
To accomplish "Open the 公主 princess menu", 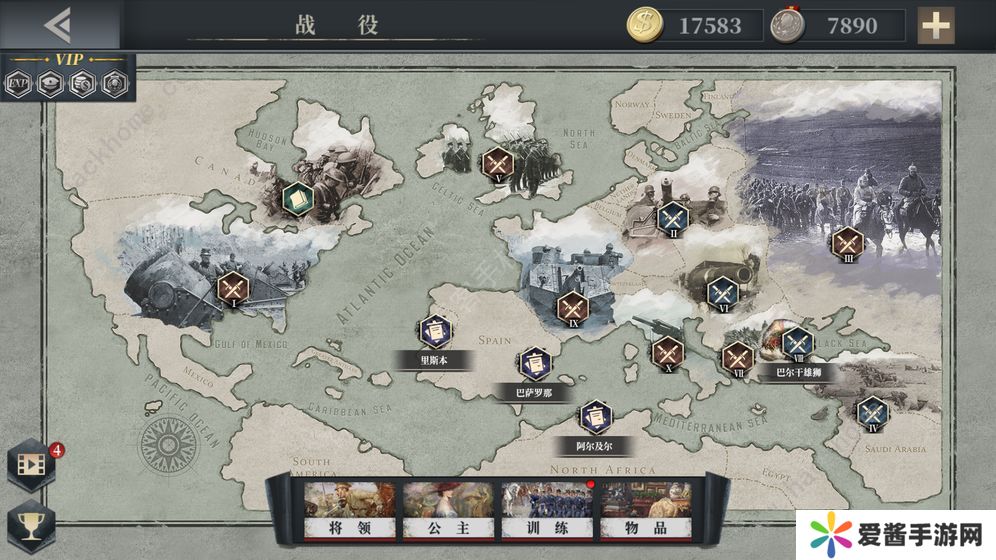I will (x=449, y=510).
